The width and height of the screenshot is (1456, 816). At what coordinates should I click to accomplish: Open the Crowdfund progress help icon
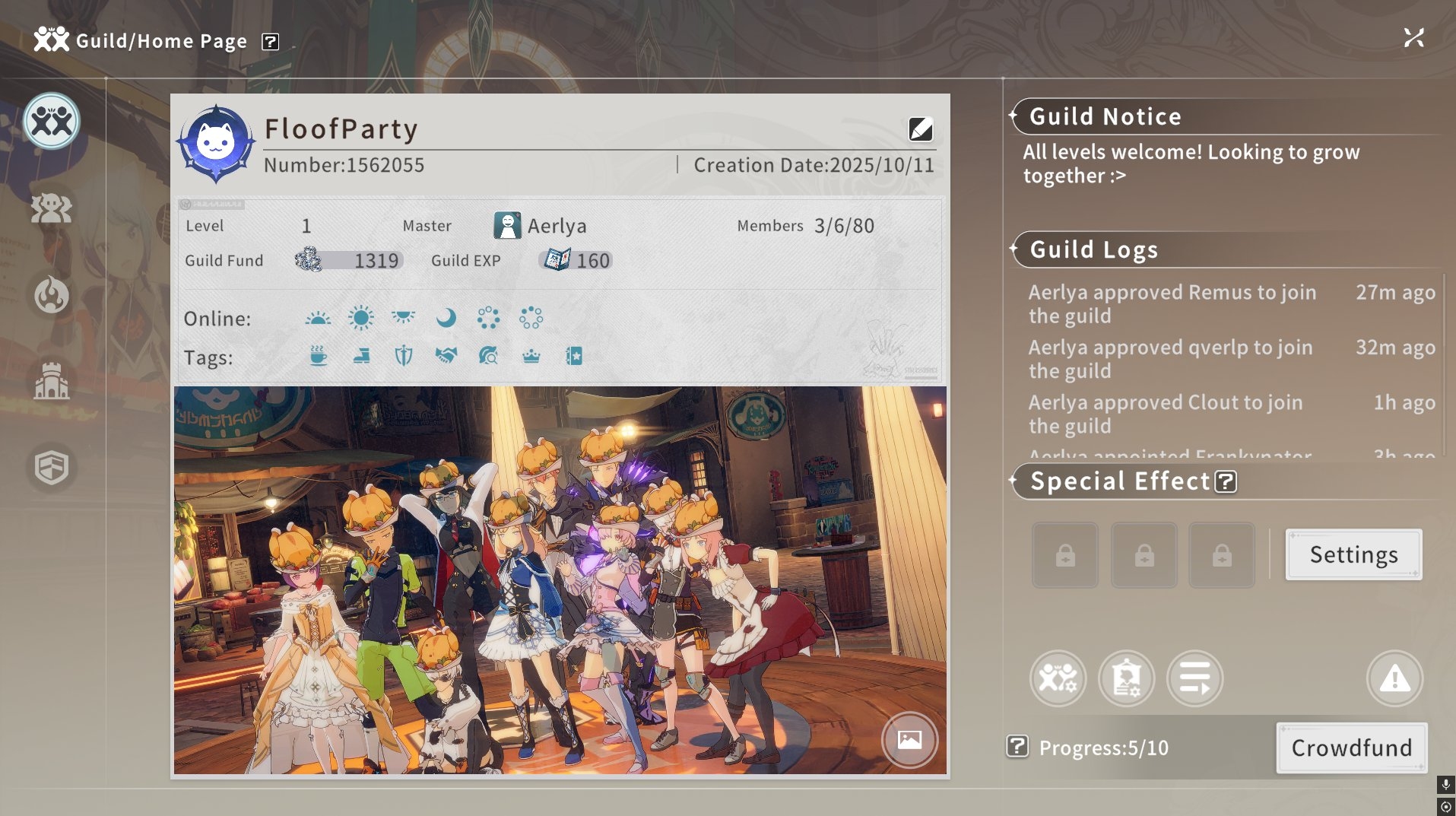tap(1017, 747)
